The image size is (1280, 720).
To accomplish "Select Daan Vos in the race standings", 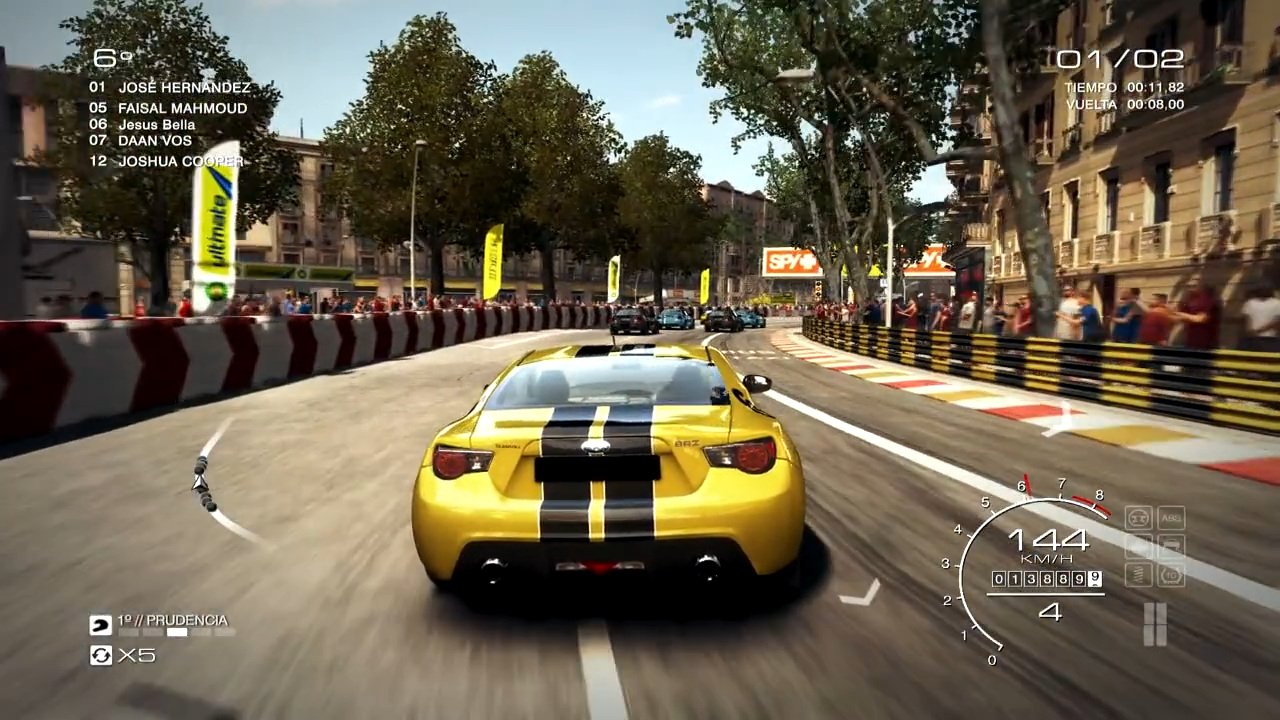I will click(x=154, y=141).
